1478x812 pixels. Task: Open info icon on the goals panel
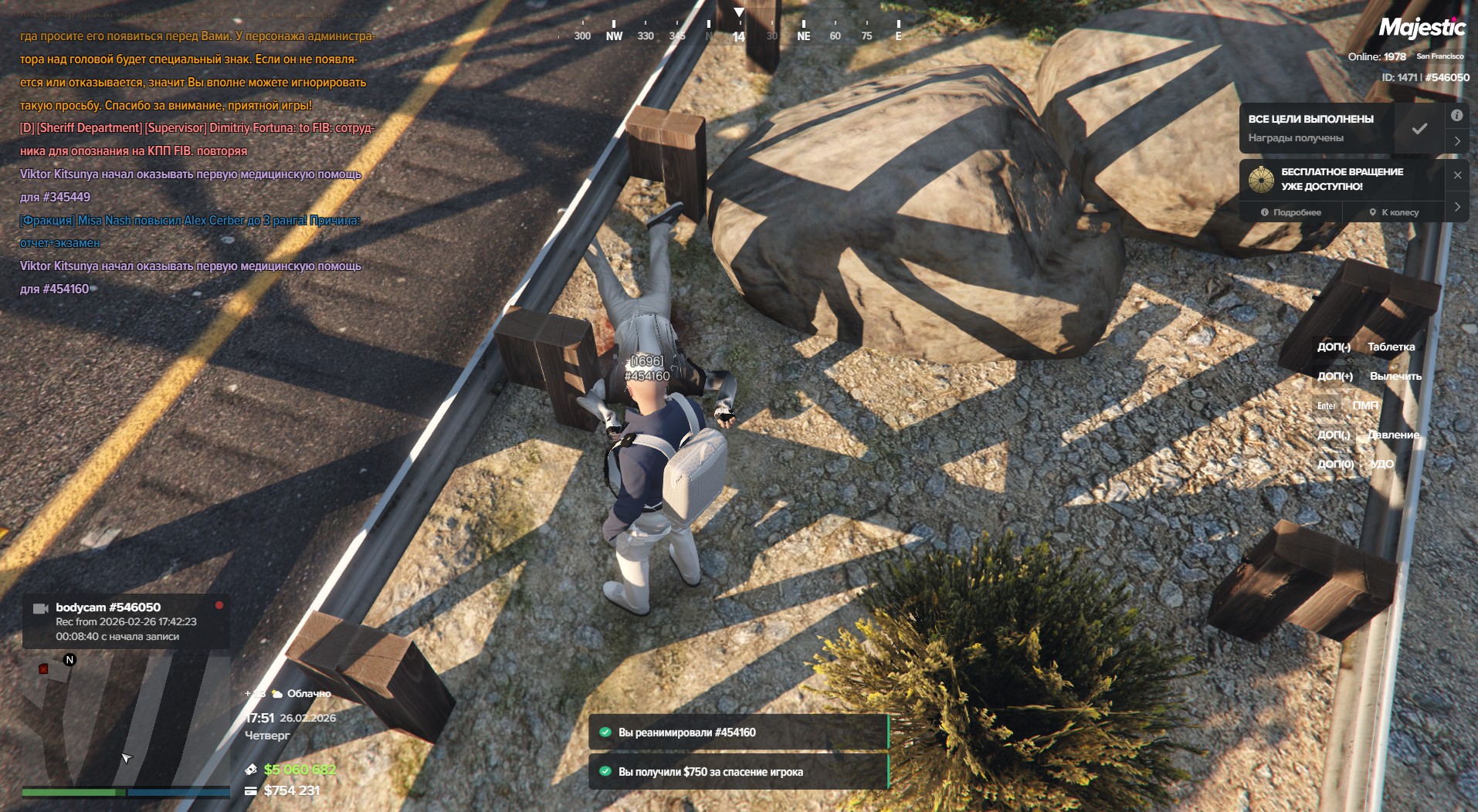pyautogui.click(x=1456, y=116)
